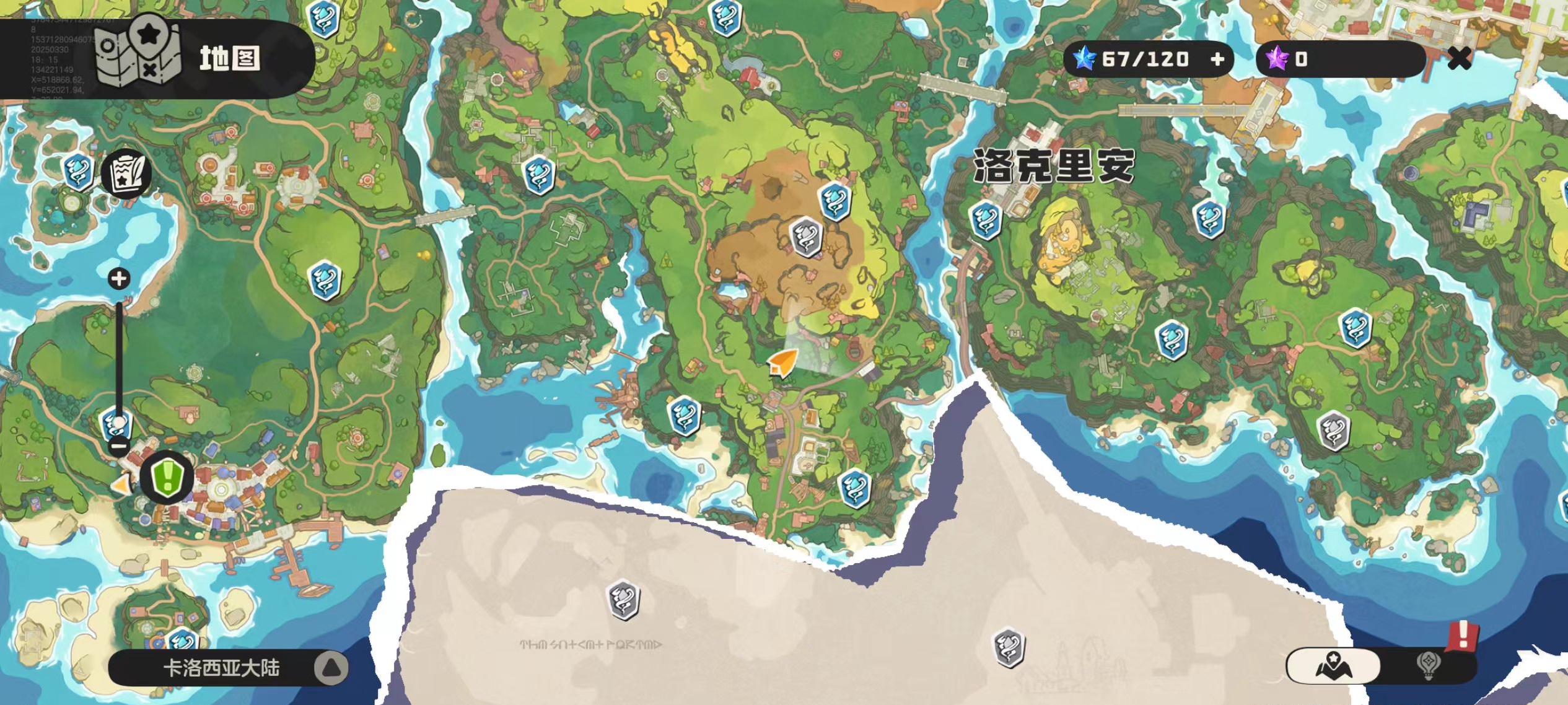Open the plus expander next to 67/120
This screenshot has height=705, width=1568.
[1217, 59]
